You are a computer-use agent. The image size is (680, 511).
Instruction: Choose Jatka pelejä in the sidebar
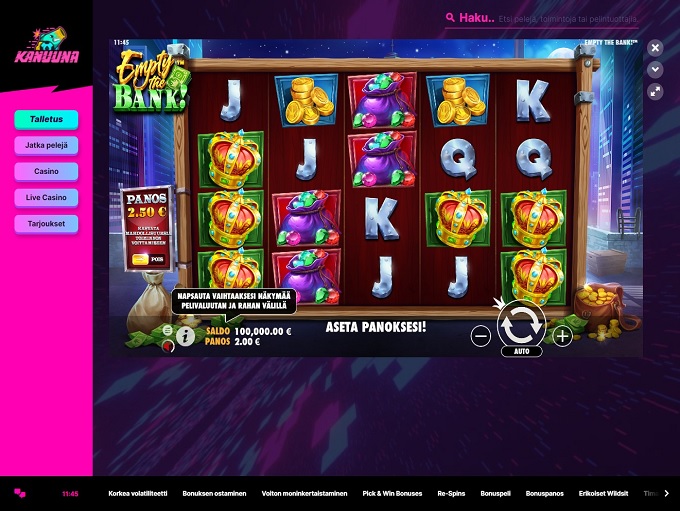click(46, 145)
